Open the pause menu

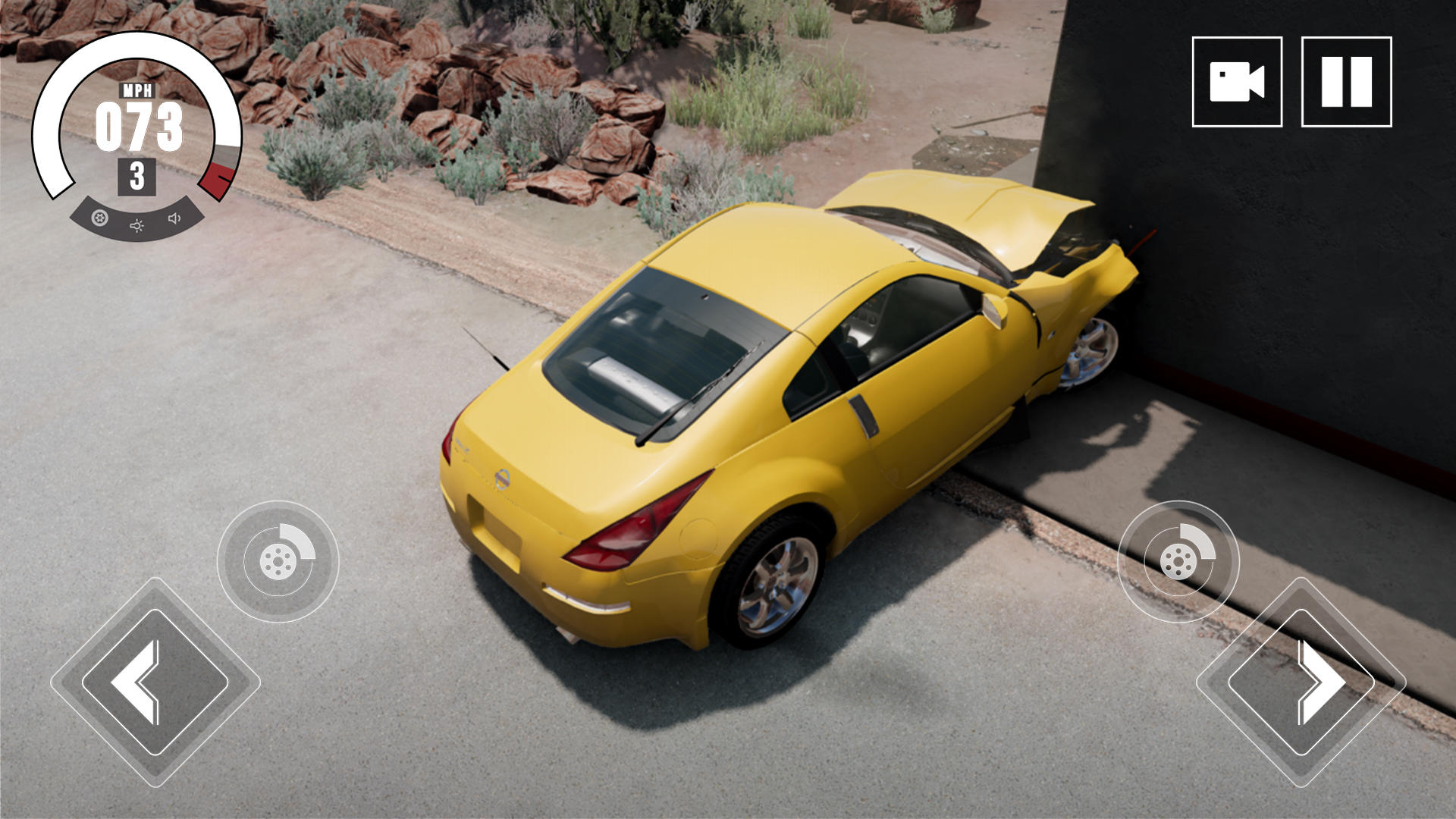[x=1346, y=81]
